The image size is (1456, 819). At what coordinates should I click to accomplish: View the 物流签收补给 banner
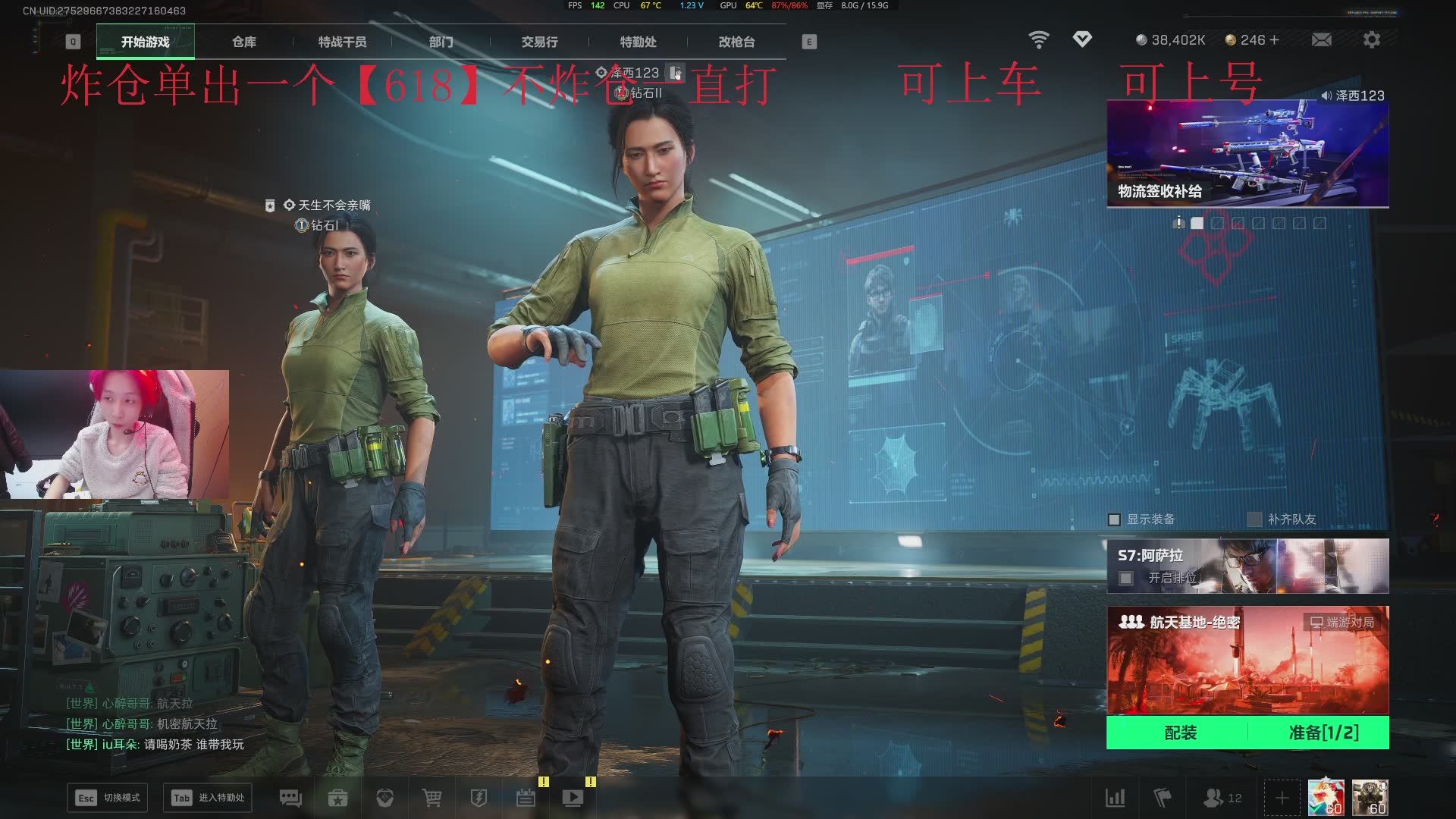(1247, 154)
